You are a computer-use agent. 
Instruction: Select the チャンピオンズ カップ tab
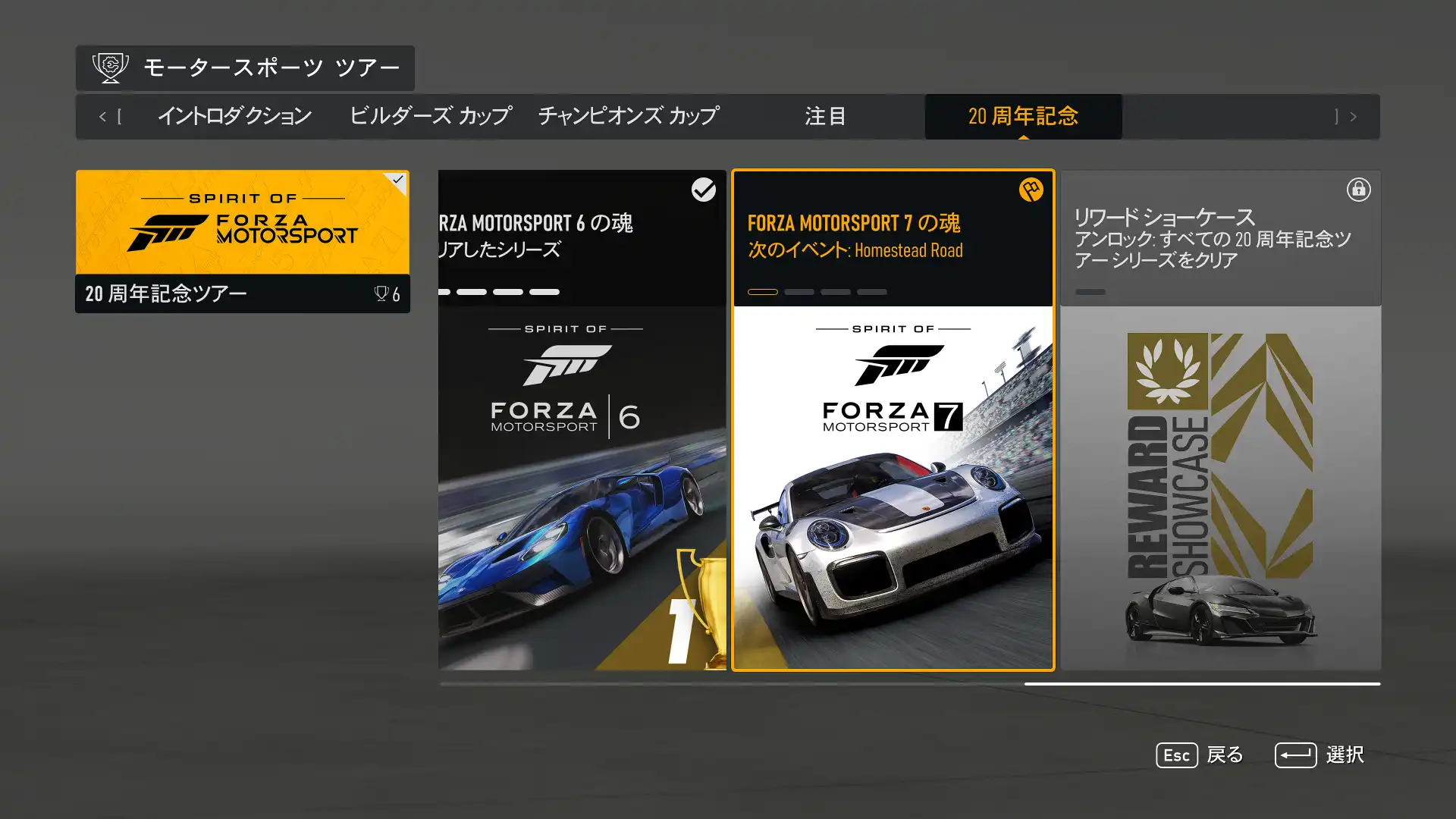pos(629,117)
